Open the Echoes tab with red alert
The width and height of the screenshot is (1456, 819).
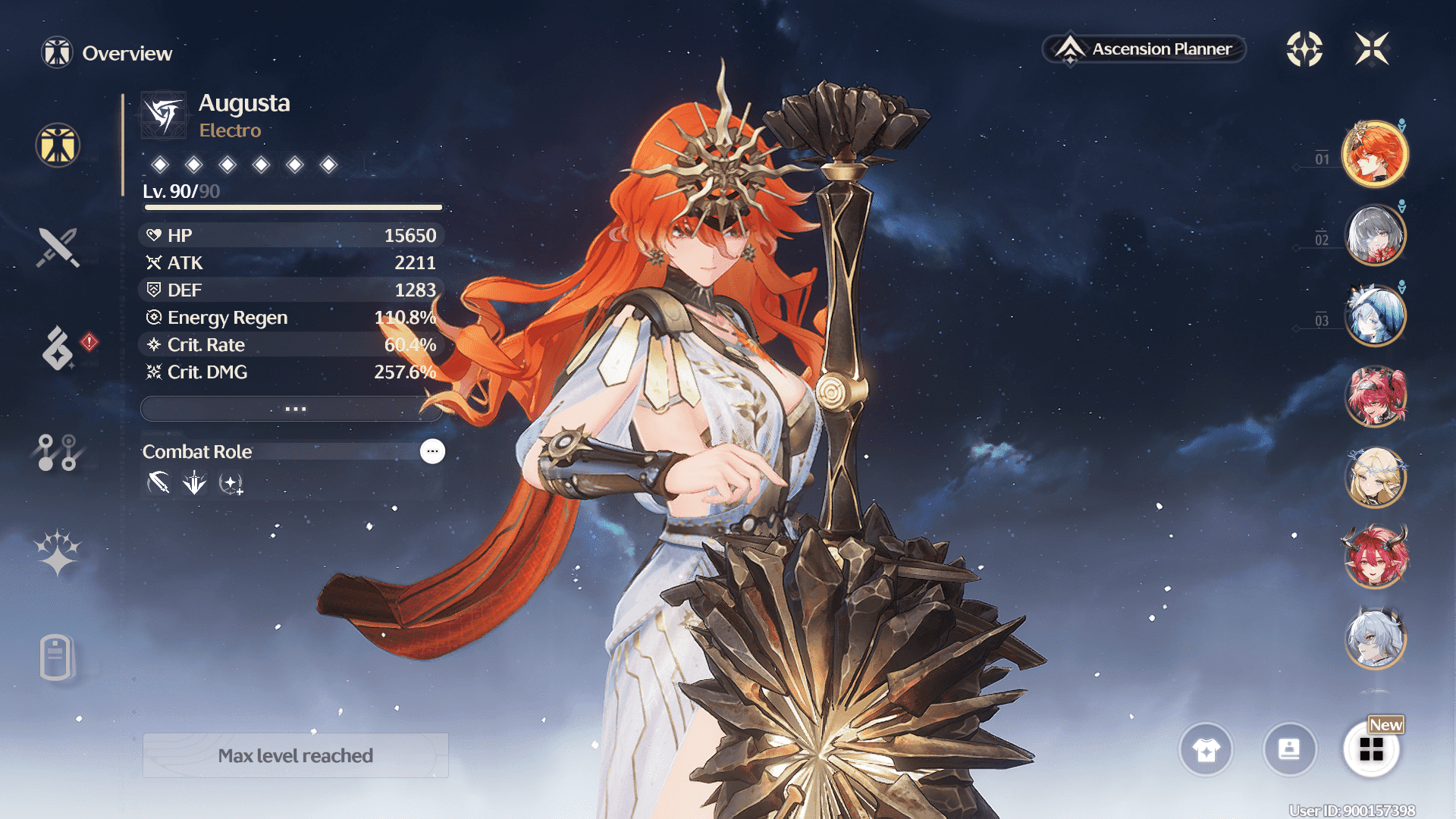[59, 349]
